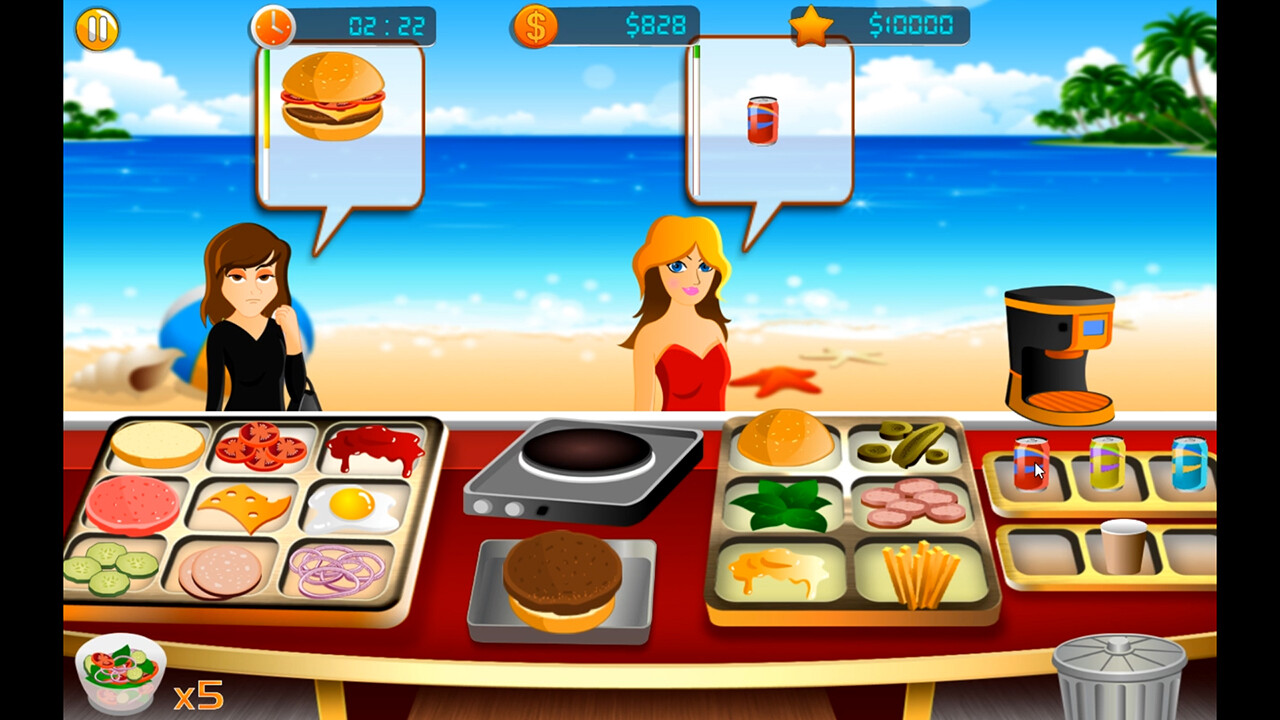Pause the game
This screenshot has width=1280, height=720.
(95, 29)
